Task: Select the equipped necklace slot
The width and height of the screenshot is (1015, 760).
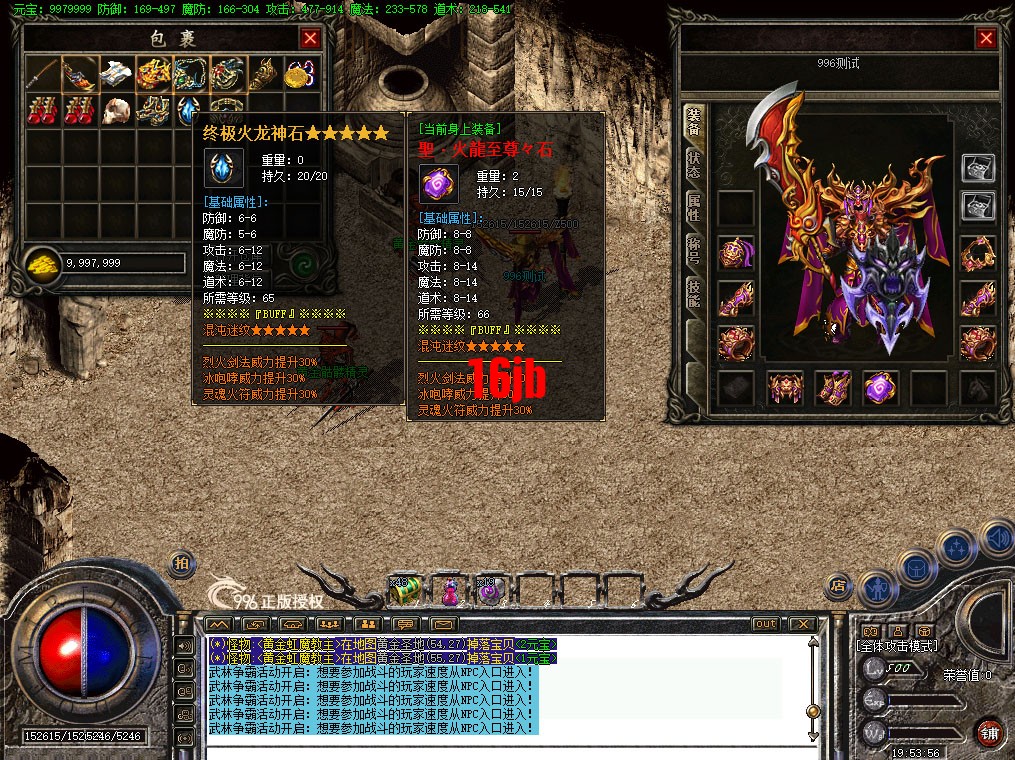Action: coord(977,253)
